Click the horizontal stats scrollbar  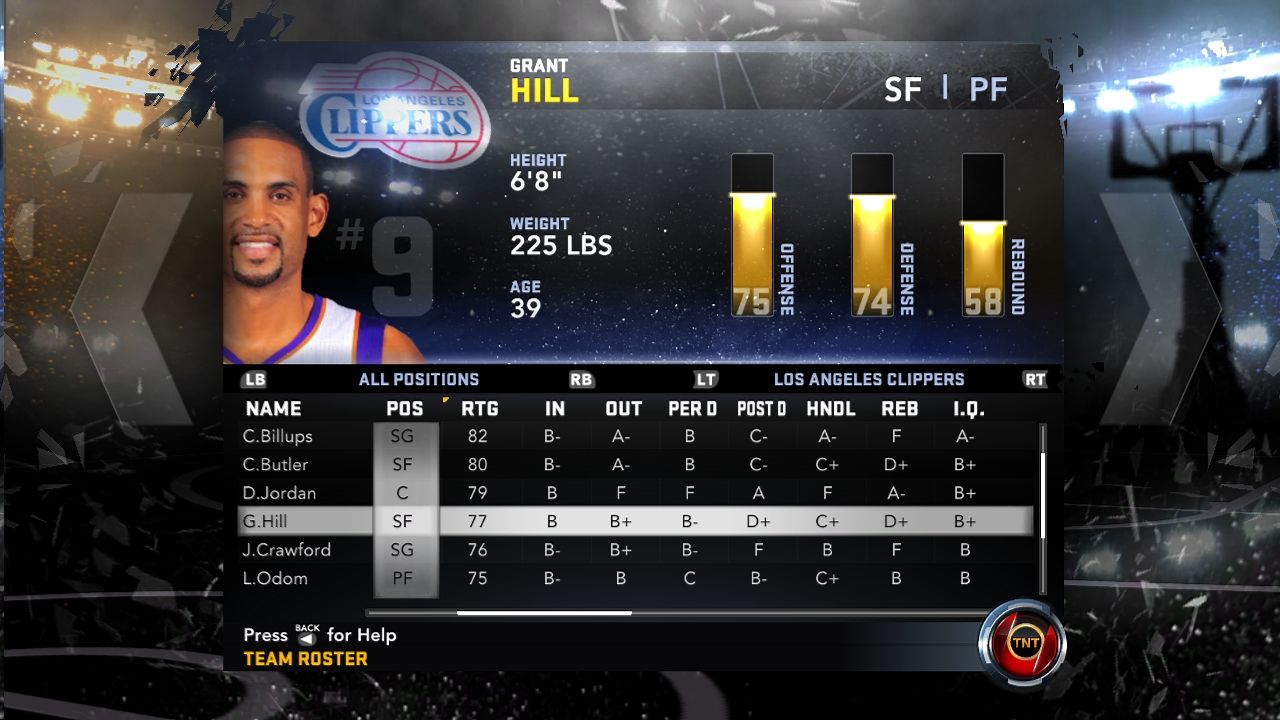coord(544,613)
